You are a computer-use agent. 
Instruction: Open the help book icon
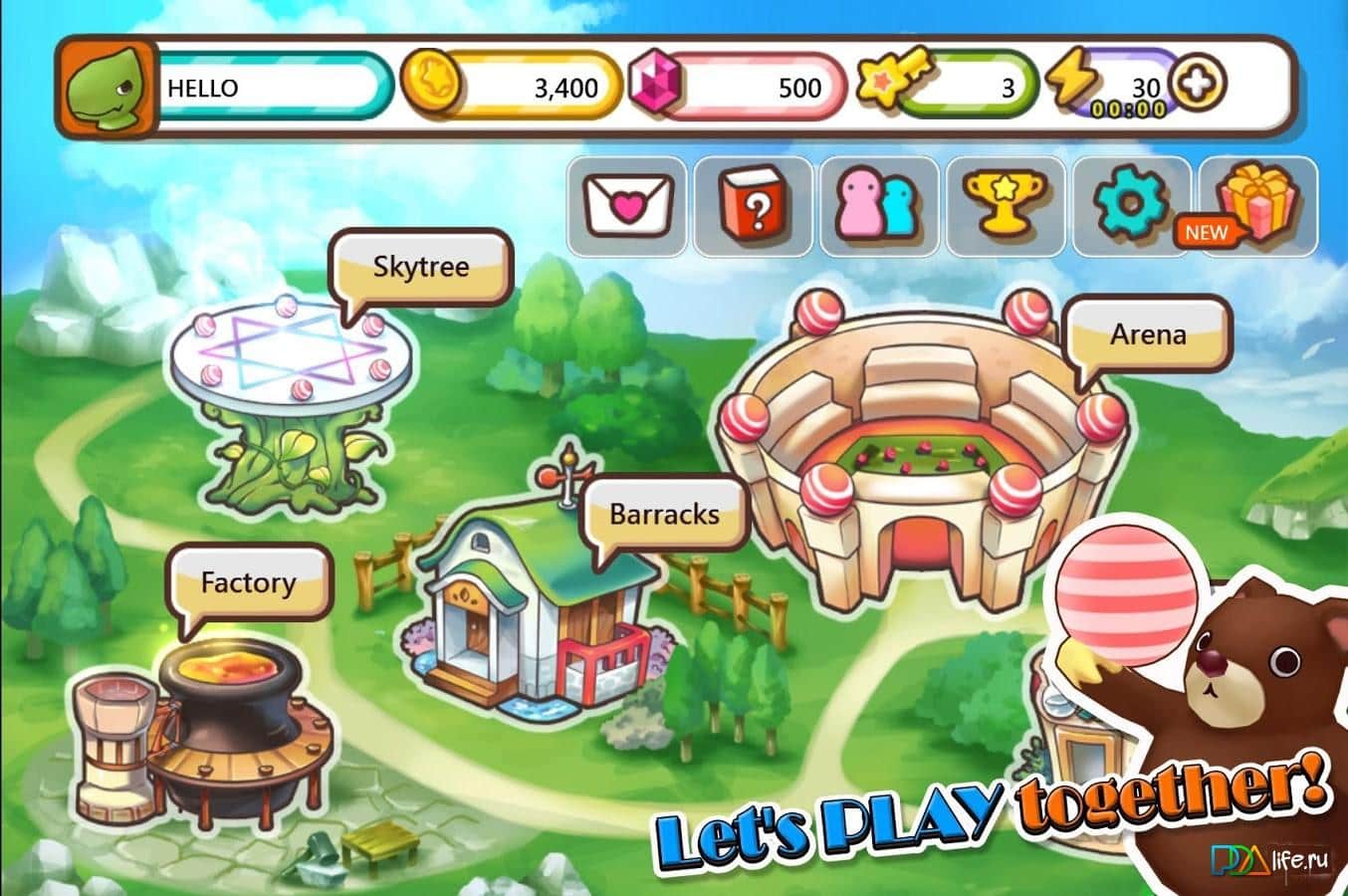pyautogui.click(x=755, y=203)
